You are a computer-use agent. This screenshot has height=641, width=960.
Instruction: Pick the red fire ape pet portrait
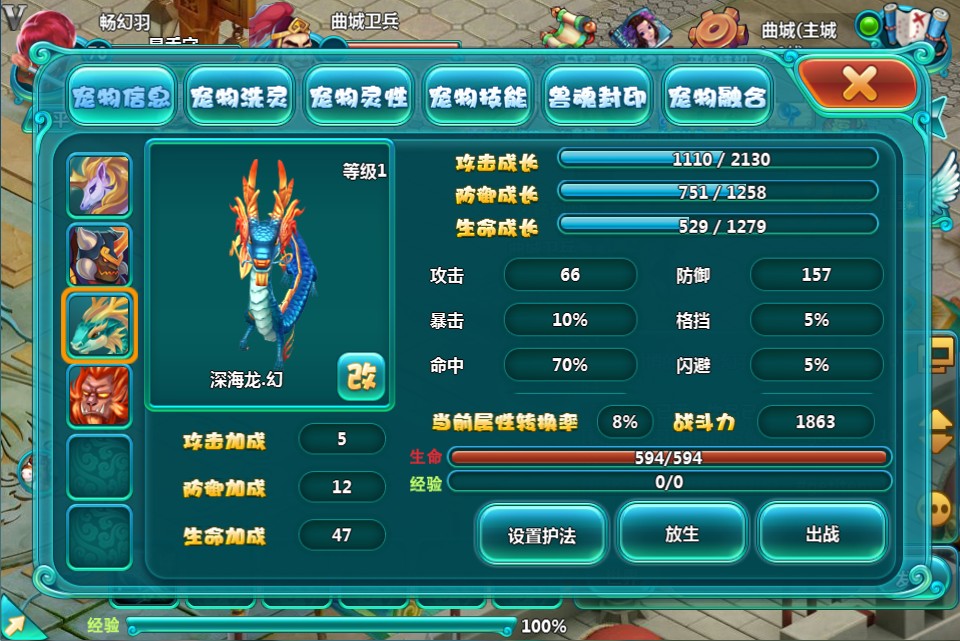(x=99, y=395)
